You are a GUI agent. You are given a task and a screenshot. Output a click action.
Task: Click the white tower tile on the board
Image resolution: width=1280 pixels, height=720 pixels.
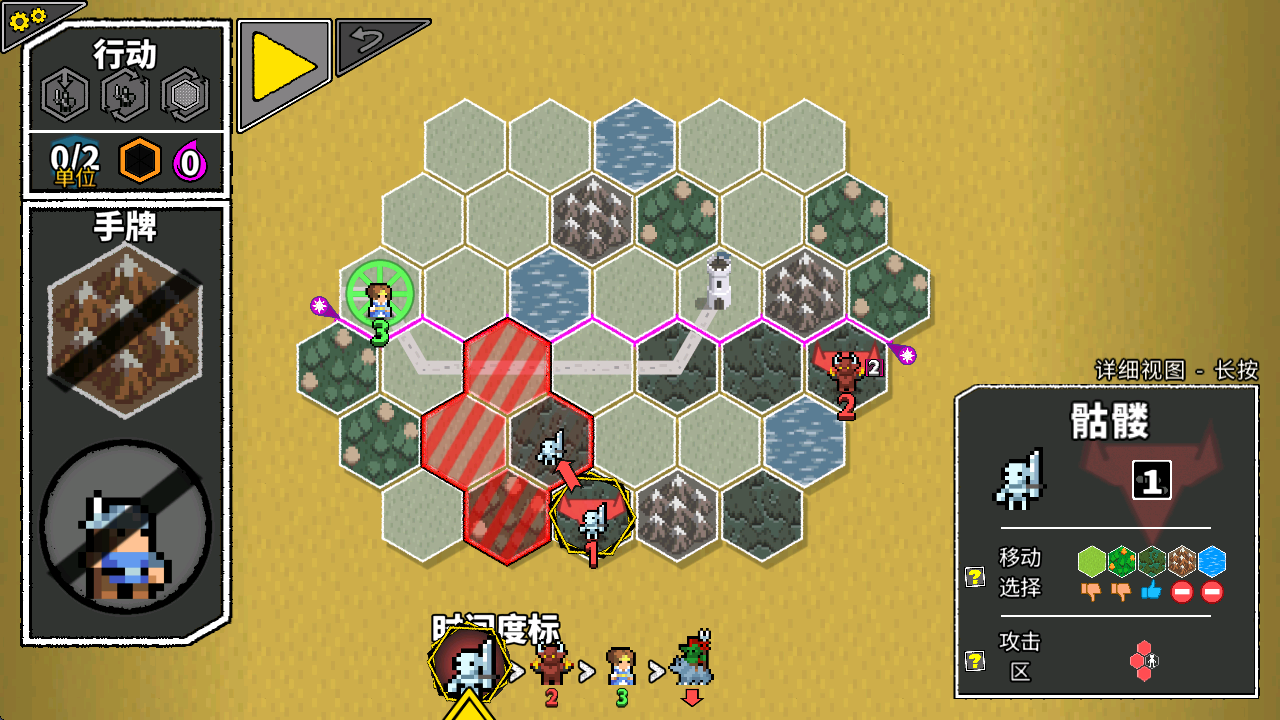click(x=718, y=283)
